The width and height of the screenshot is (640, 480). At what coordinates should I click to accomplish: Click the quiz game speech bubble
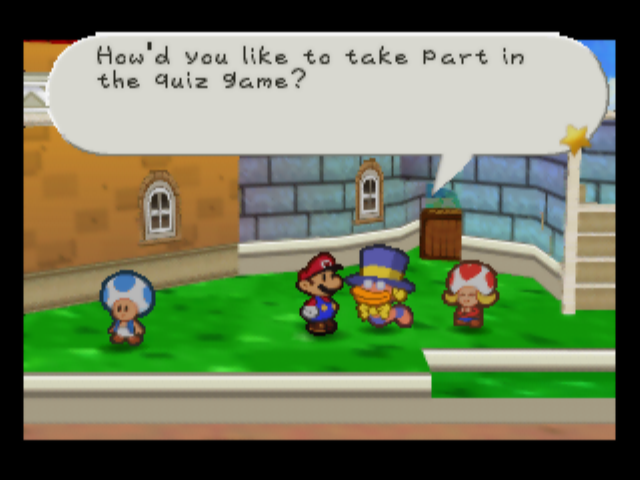[320, 92]
